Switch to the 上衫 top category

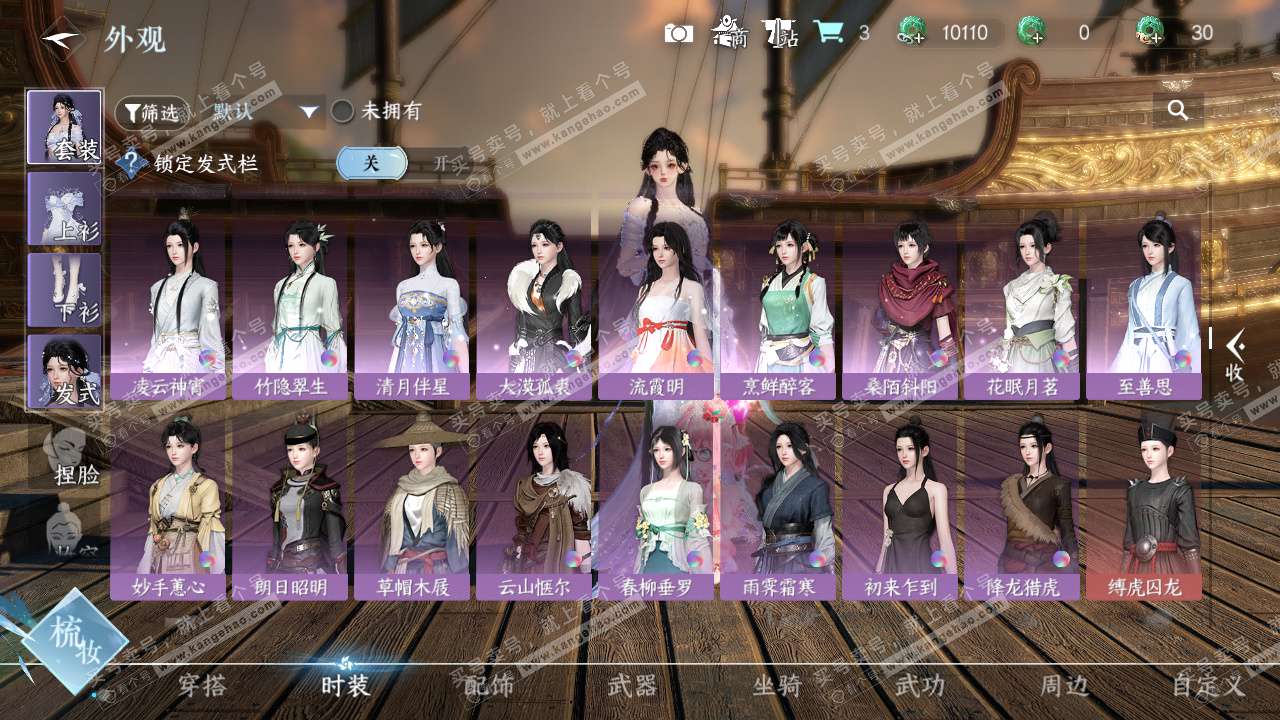coord(64,208)
